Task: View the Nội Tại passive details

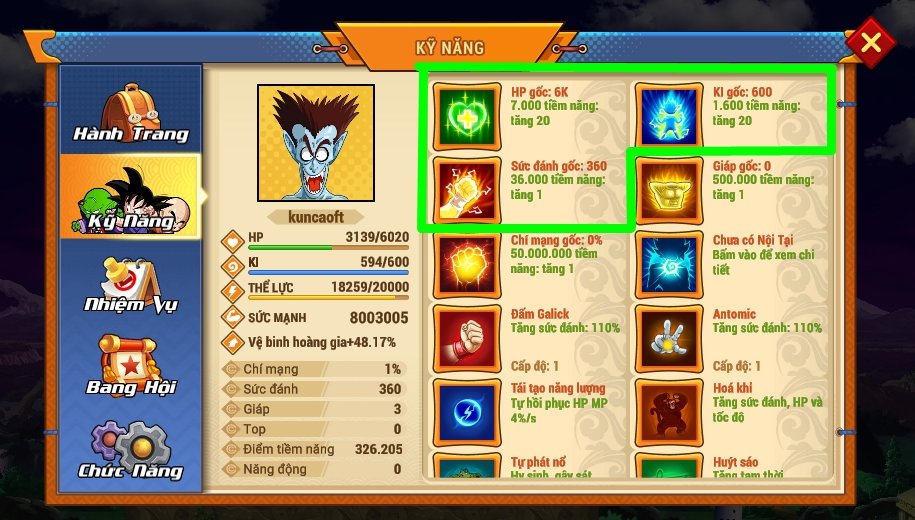Action: pyautogui.click(x=668, y=266)
